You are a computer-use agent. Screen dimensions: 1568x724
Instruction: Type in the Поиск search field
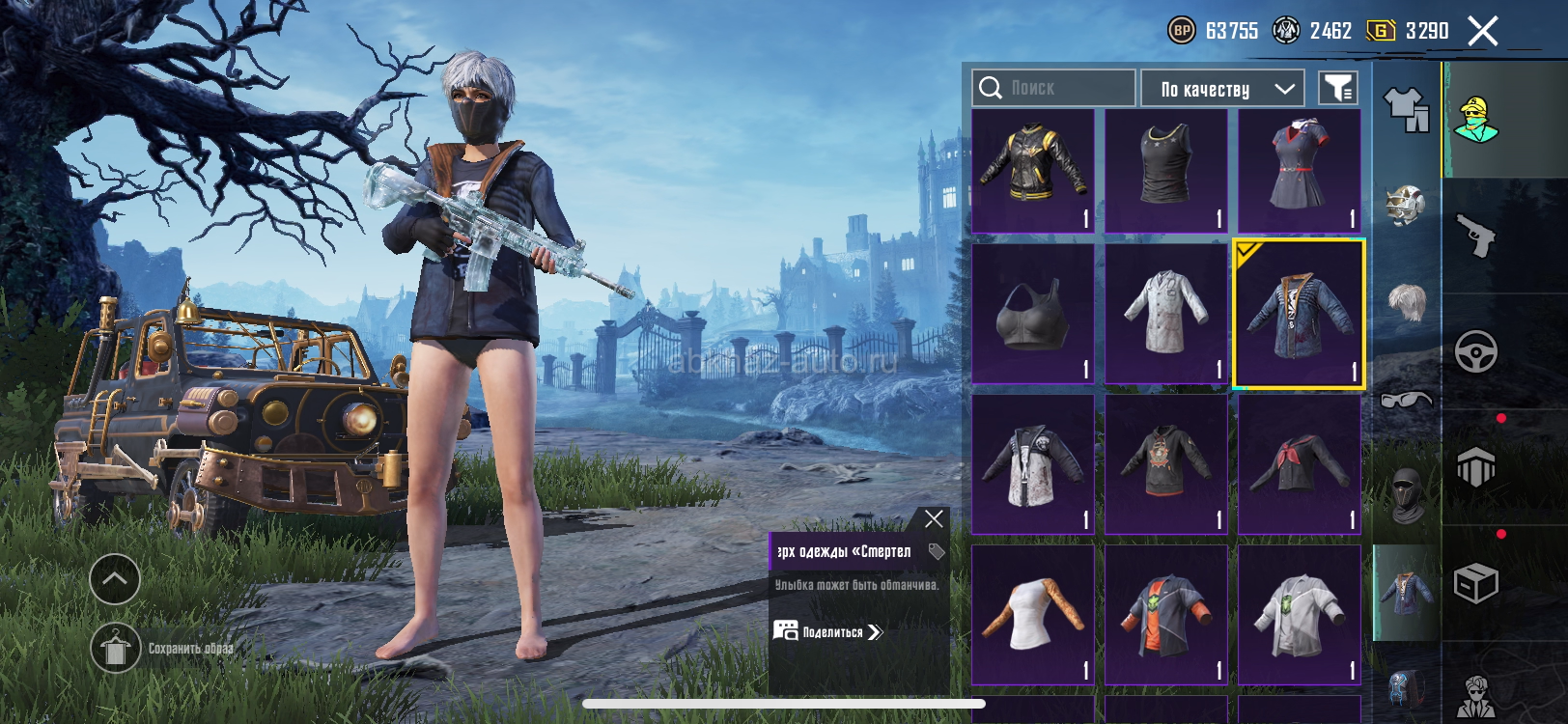click(x=1066, y=88)
